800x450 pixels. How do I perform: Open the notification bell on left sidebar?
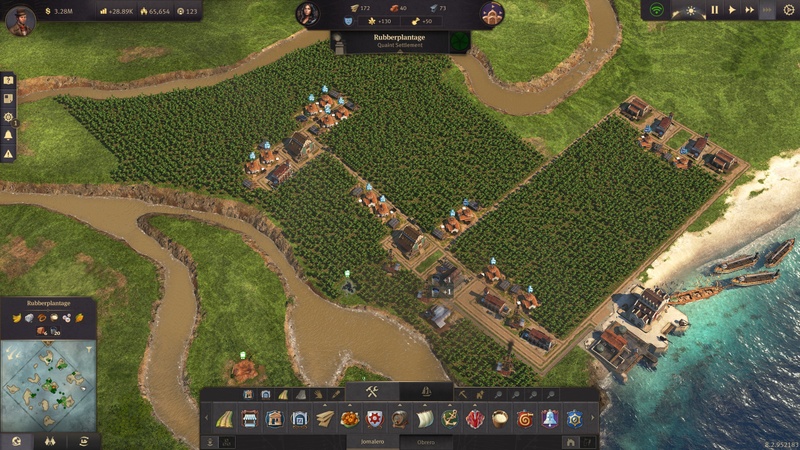click(8, 135)
